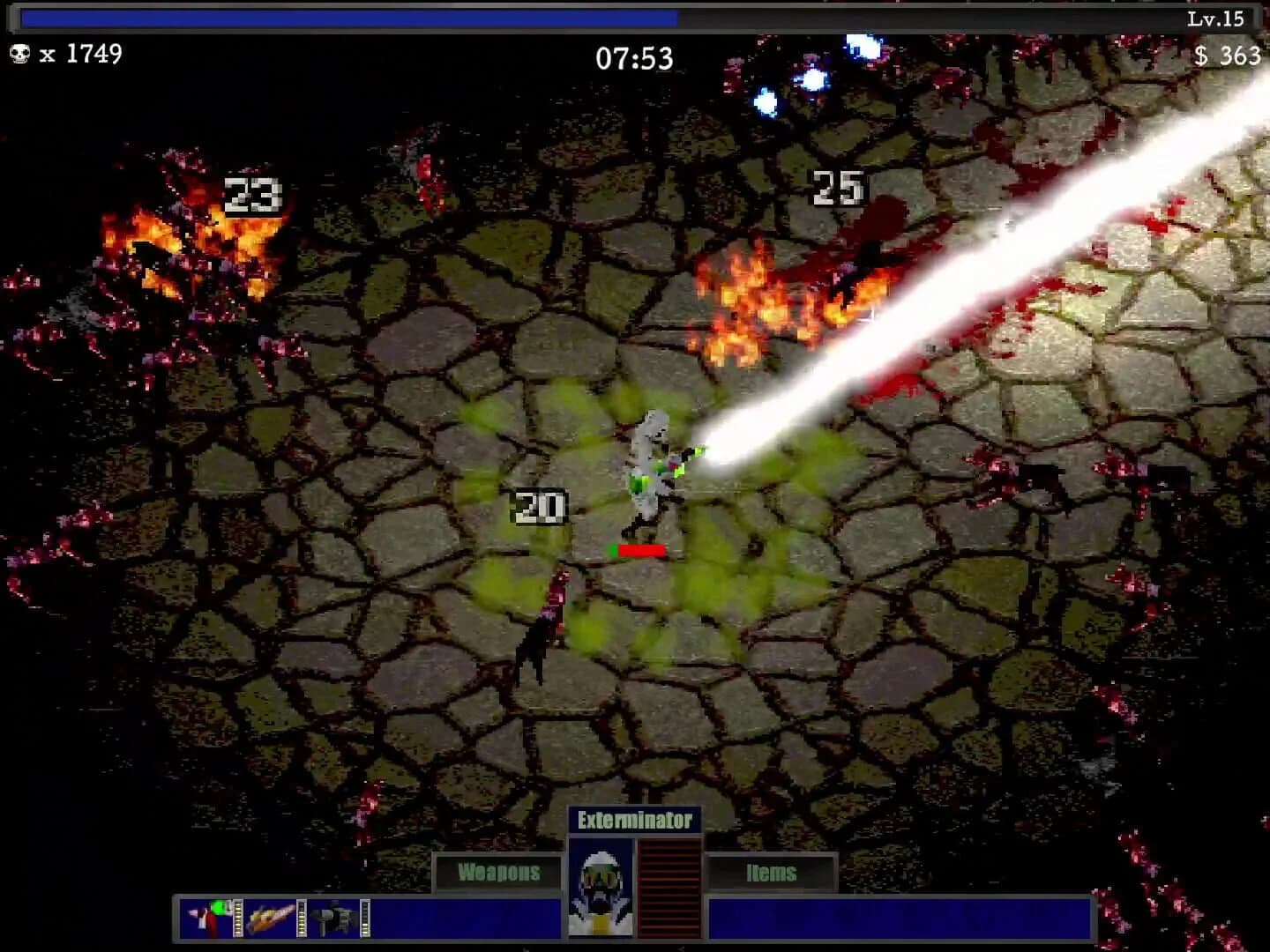The height and width of the screenshot is (952, 1270).
Task: Click the skull kill-counter icon
Action: click(x=19, y=56)
